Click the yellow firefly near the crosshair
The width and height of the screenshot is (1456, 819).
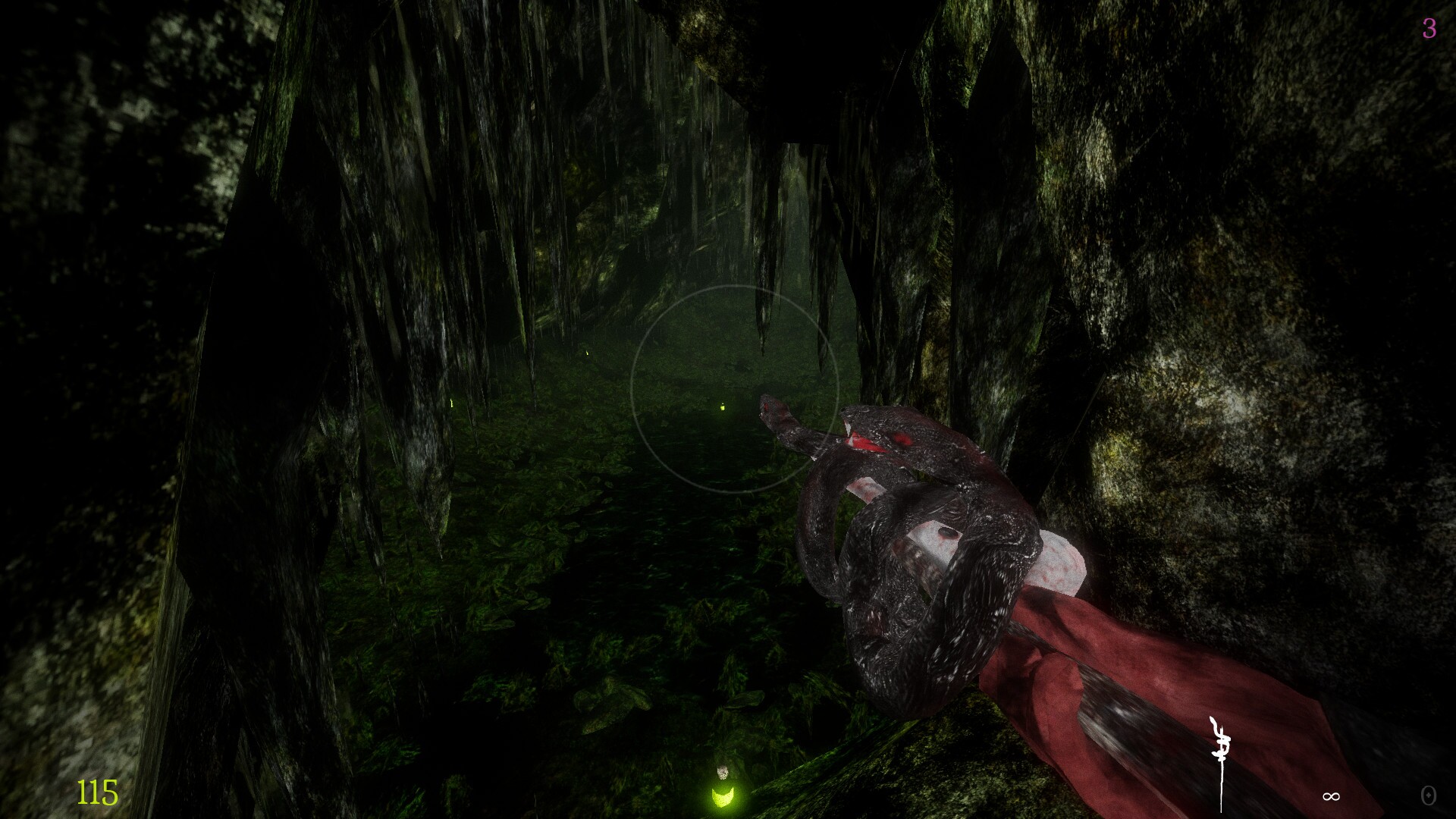click(x=723, y=407)
